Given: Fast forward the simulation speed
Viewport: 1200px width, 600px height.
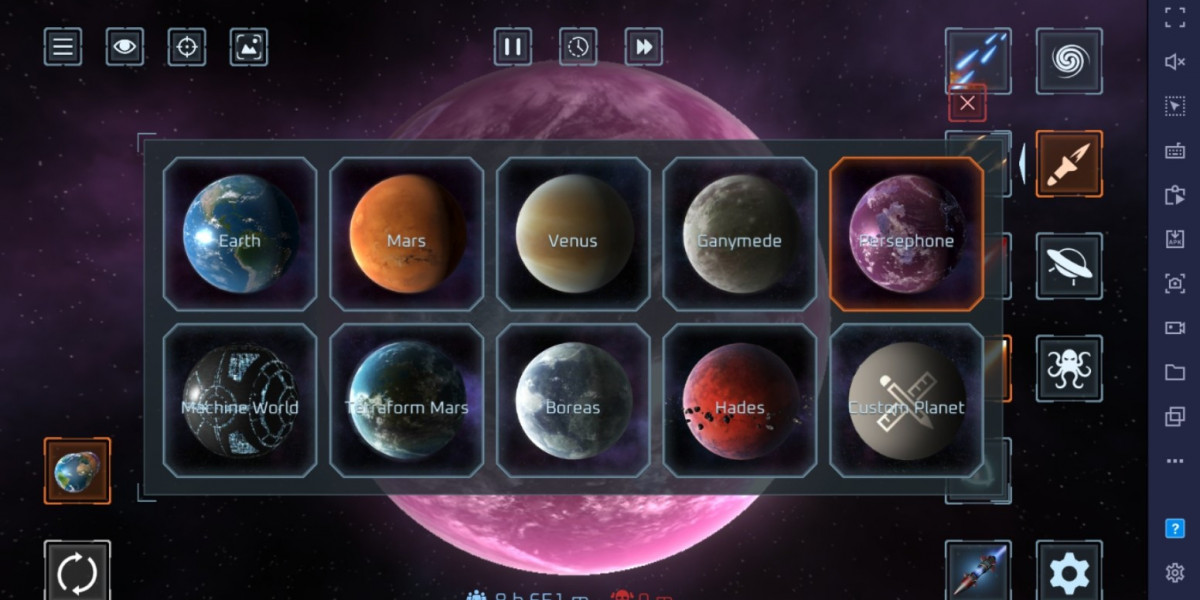Looking at the screenshot, I should (x=644, y=47).
